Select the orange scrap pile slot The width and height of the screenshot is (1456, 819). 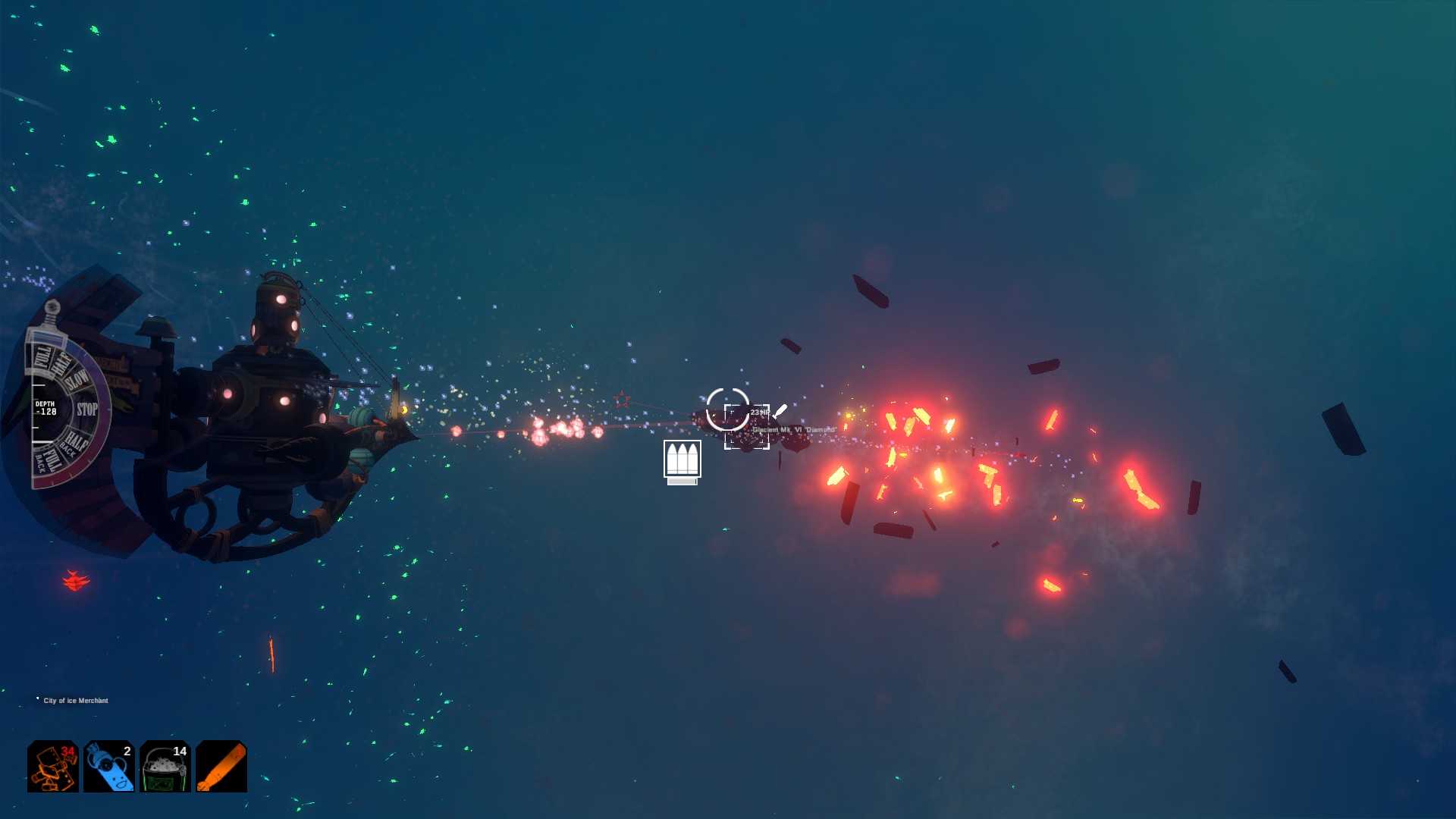point(53,767)
